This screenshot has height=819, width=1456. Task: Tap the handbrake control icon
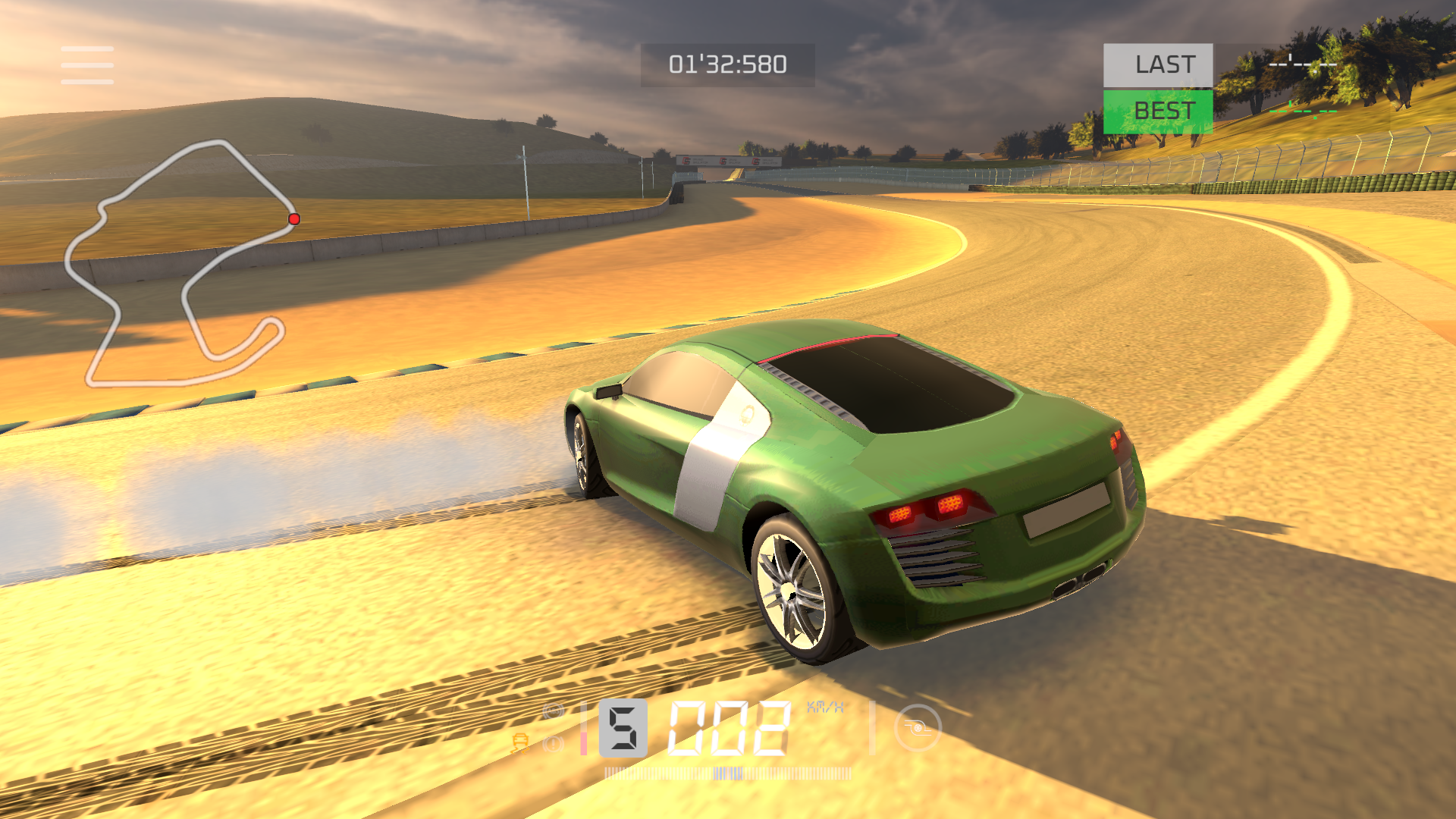pyautogui.click(x=919, y=728)
